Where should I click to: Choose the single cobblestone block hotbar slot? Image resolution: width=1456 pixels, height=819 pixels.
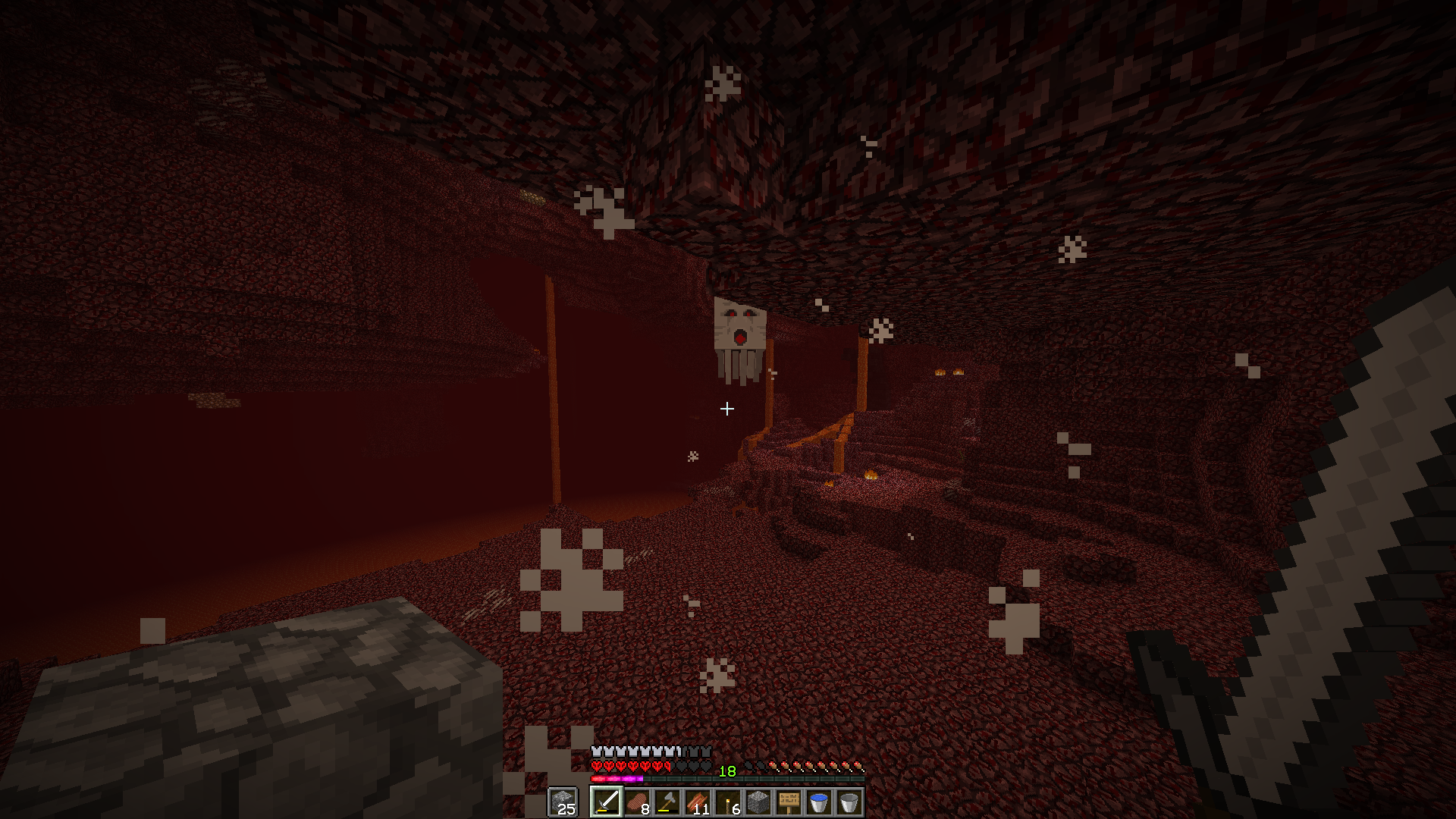(x=758, y=802)
